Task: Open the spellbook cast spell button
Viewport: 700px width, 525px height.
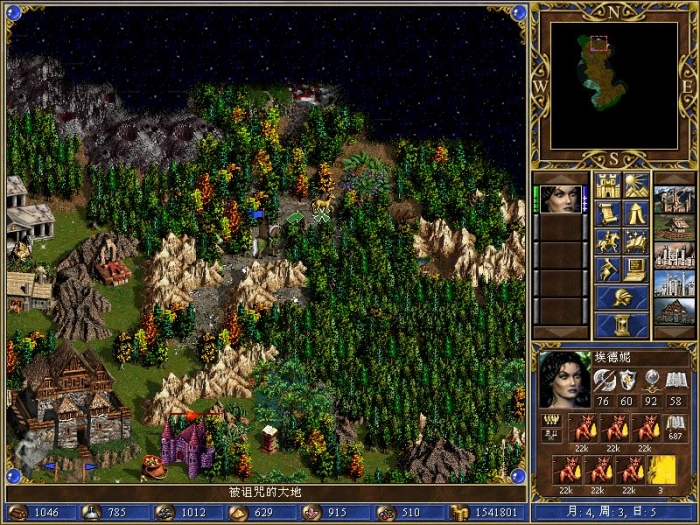Action: coord(635,242)
